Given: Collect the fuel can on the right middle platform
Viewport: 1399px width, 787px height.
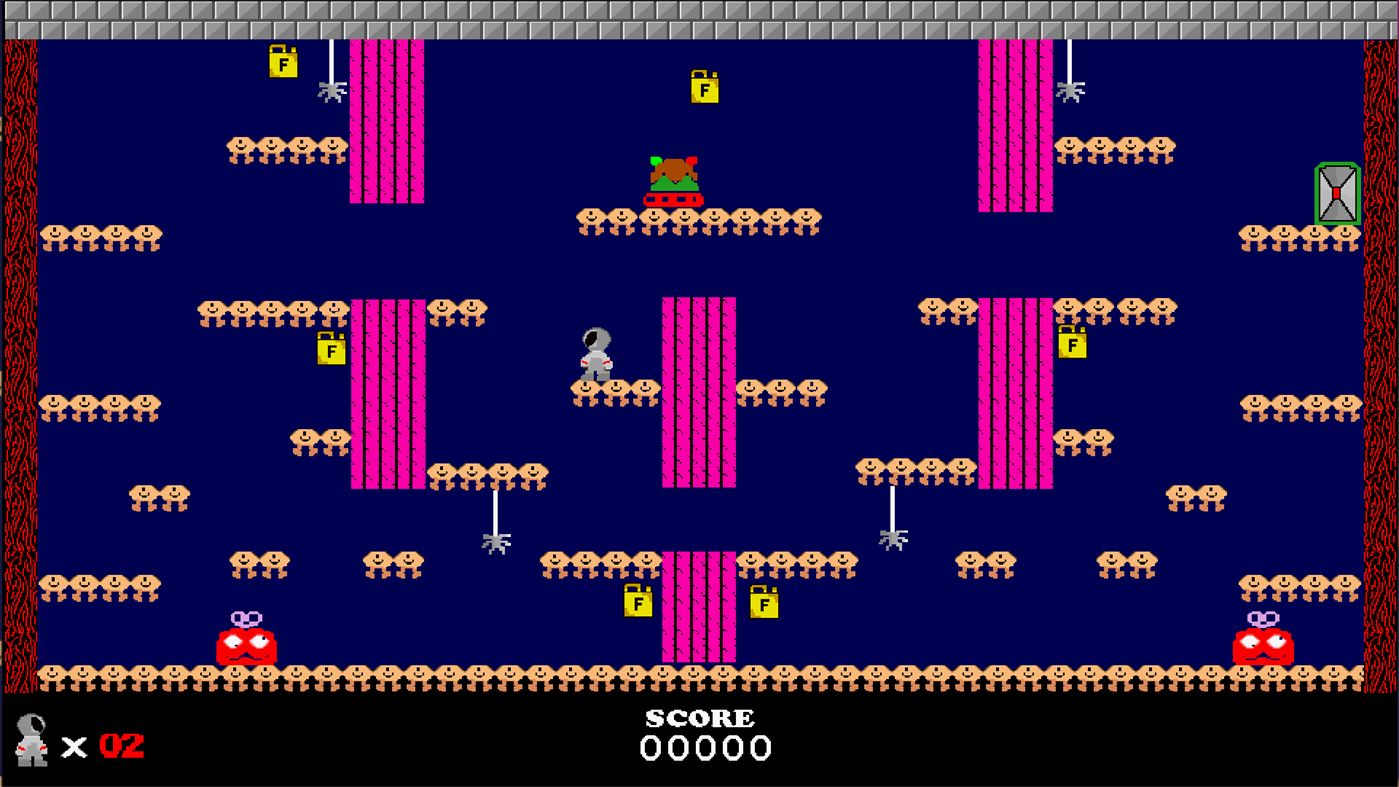Looking at the screenshot, I should tap(1071, 344).
